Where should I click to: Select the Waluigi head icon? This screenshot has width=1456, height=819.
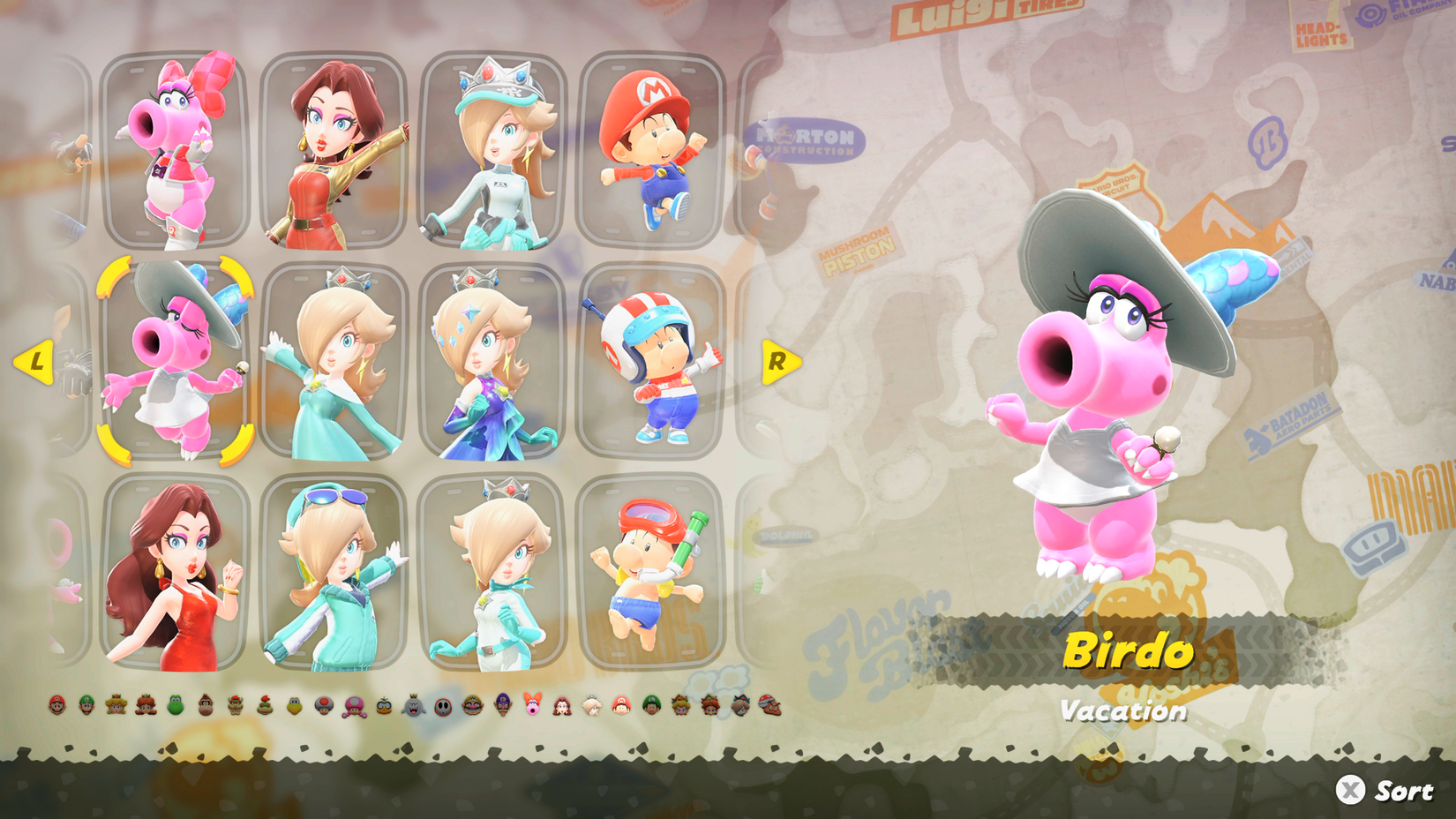coord(501,705)
